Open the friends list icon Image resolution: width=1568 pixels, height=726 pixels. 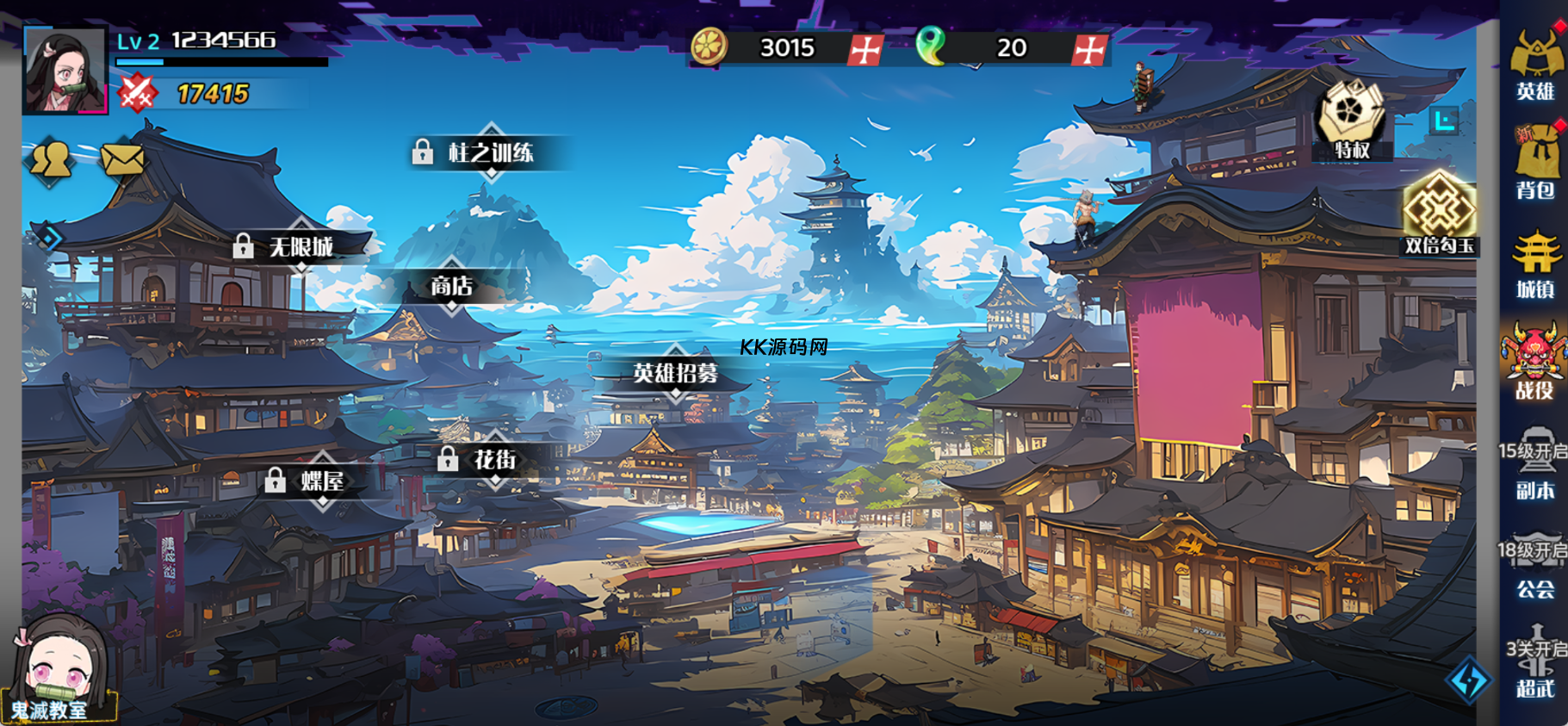pos(52,158)
